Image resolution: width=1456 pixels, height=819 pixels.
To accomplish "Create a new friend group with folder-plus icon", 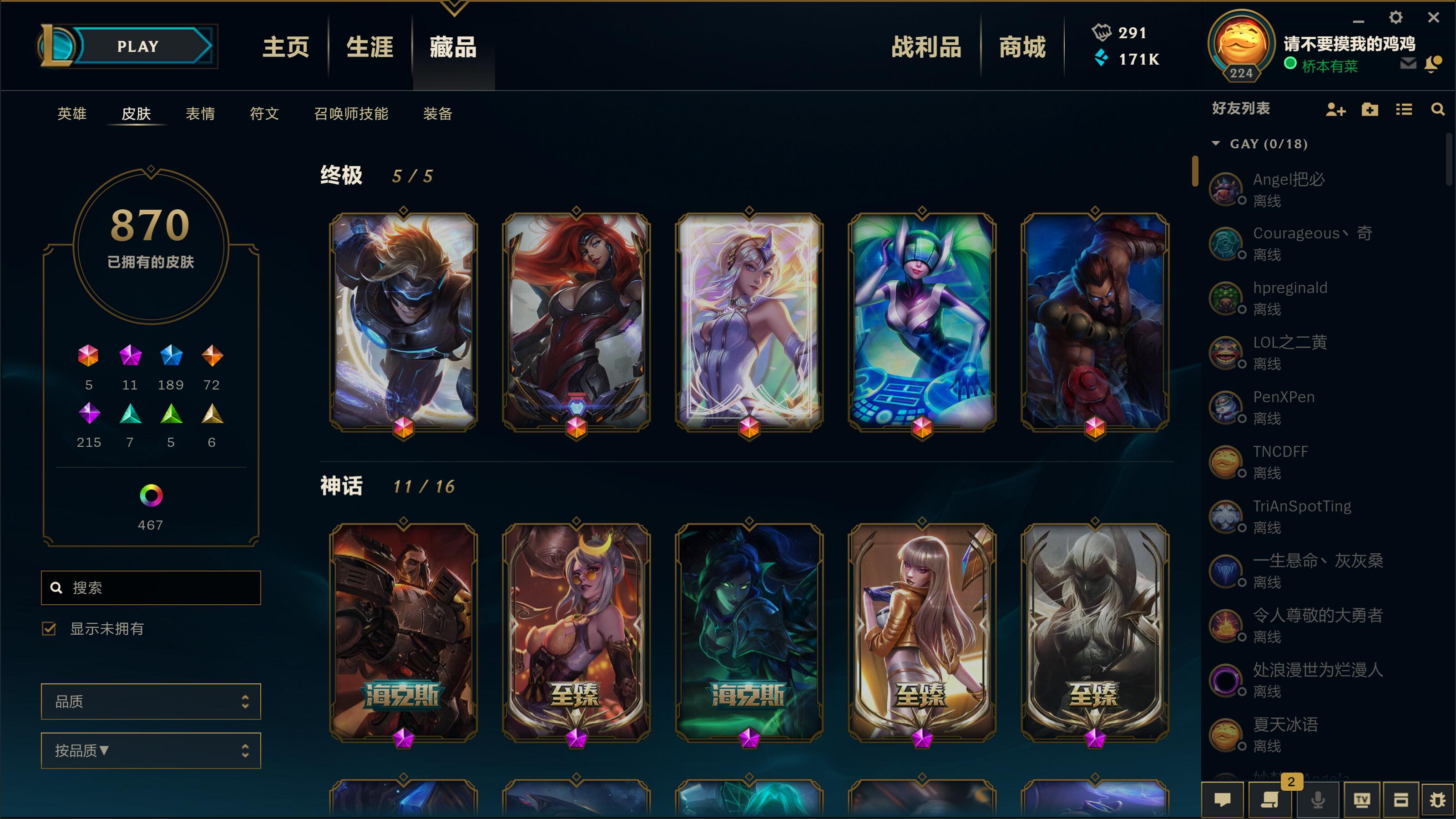I will click(1370, 110).
